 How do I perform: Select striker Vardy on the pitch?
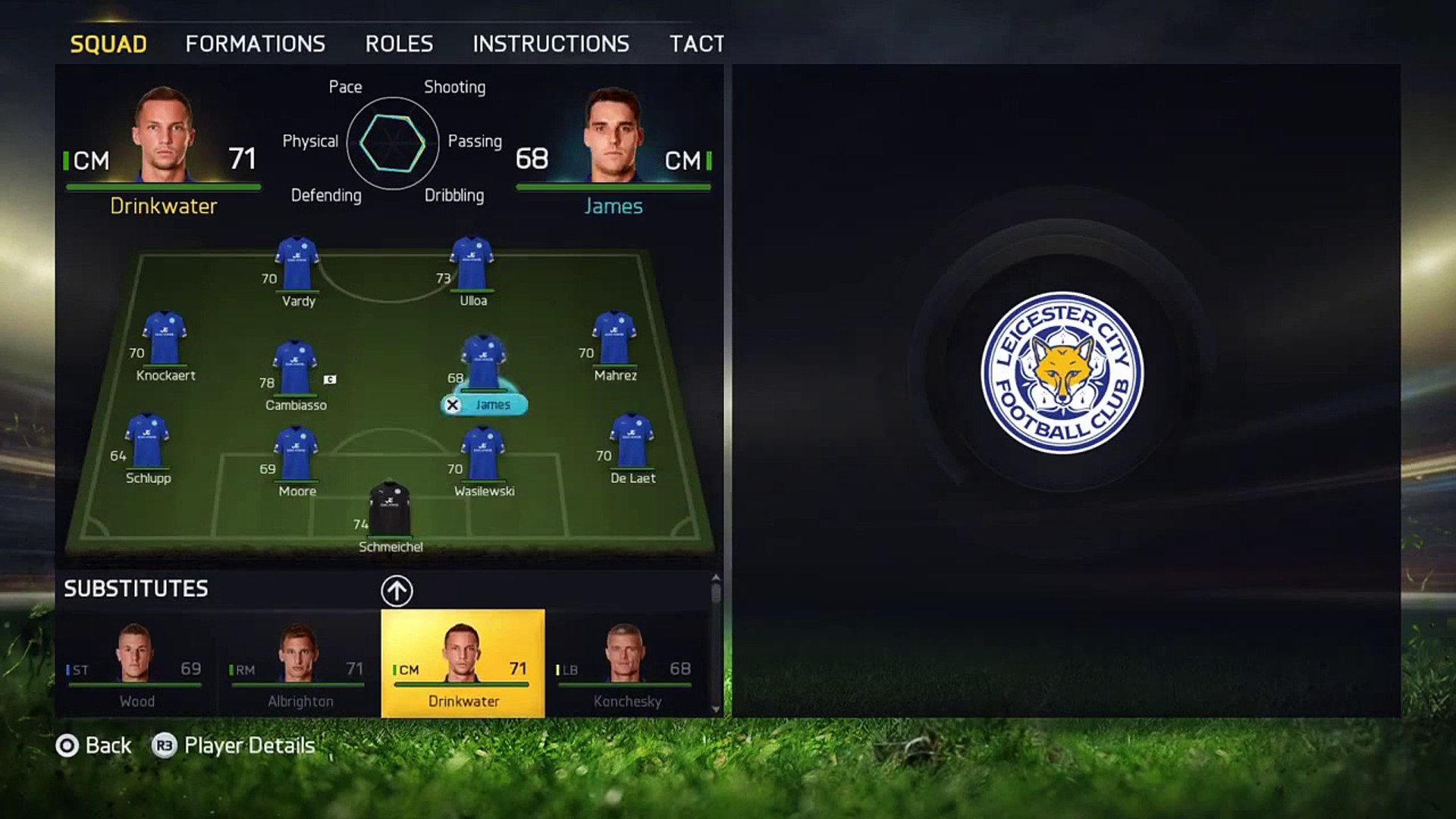[x=297, y=265]
